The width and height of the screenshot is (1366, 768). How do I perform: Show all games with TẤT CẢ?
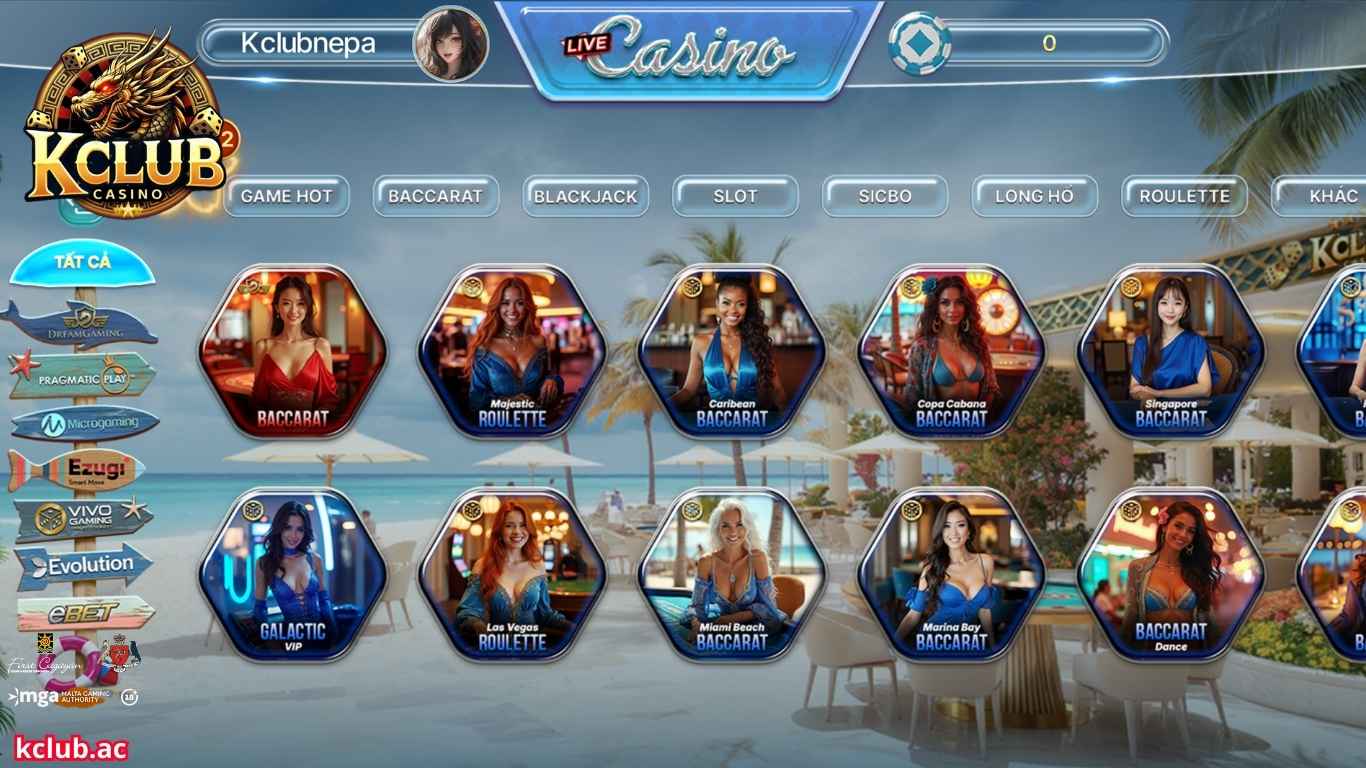(x=84, y=262)
